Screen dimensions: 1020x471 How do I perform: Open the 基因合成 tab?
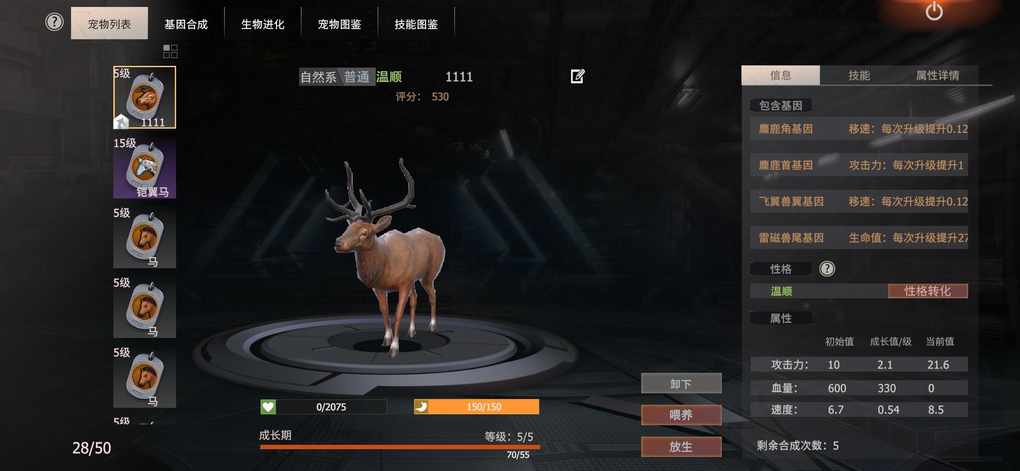[186, 23]
